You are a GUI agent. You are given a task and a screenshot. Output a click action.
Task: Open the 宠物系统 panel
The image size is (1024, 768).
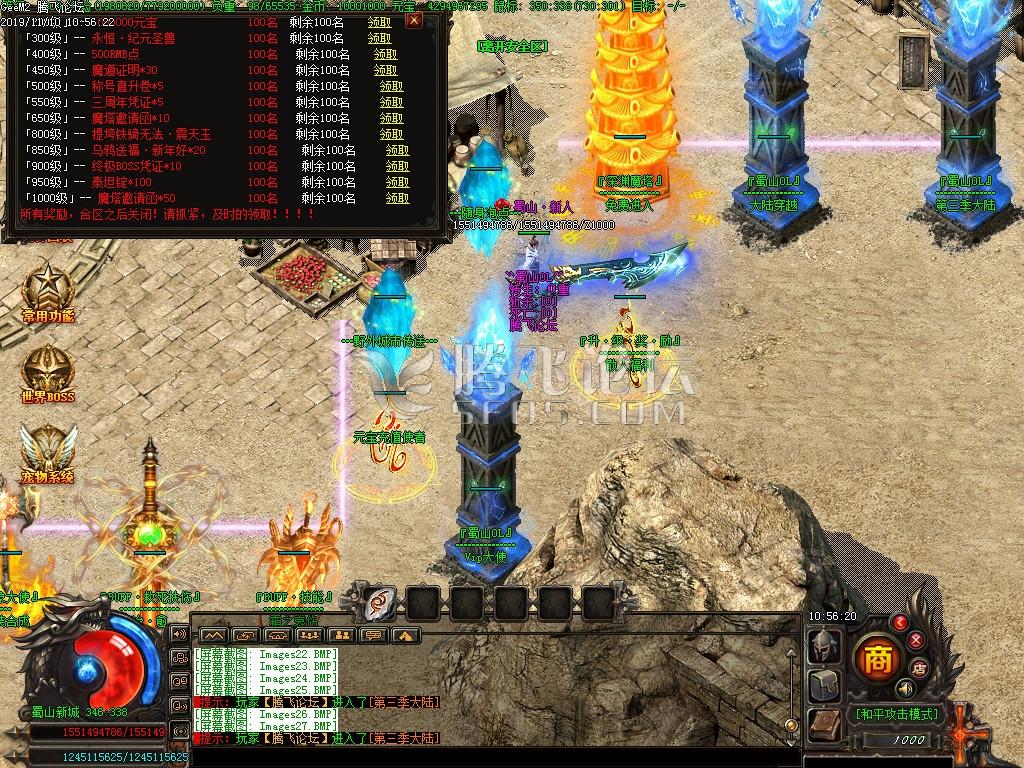tap(48, 451)
